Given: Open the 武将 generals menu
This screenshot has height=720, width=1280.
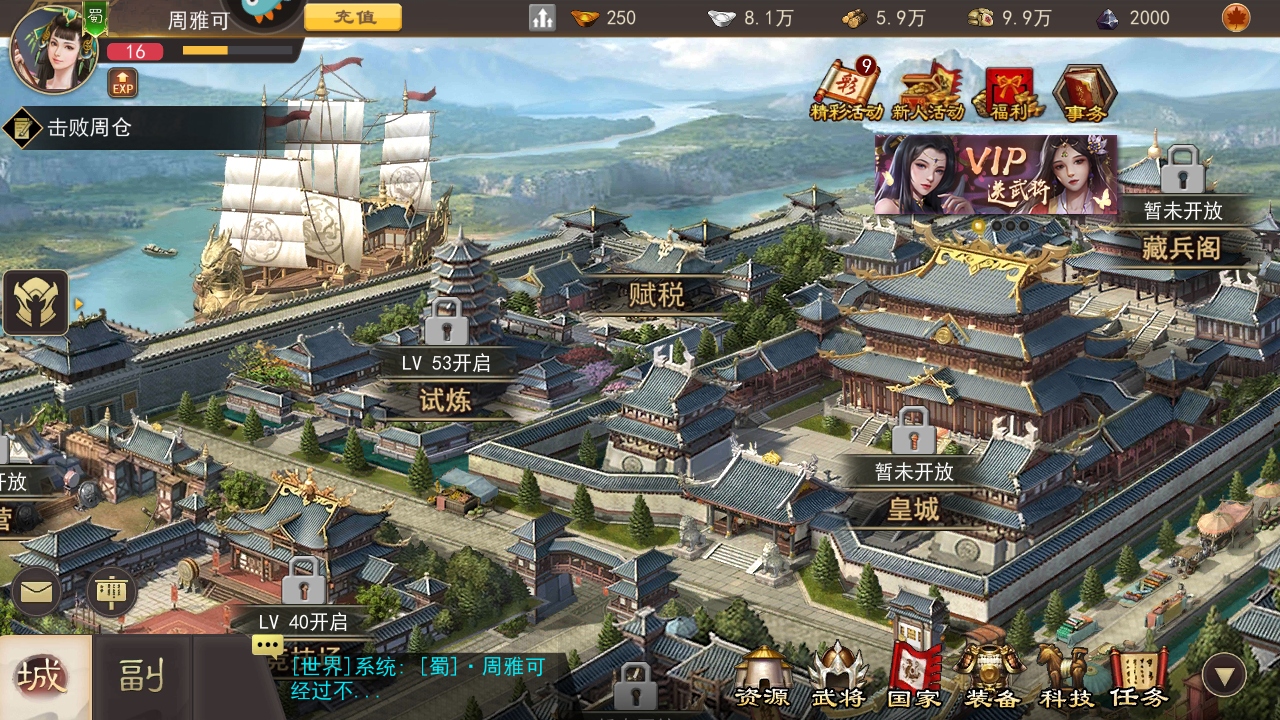Looking at the screenshot, I should click(x=838, y=676).
